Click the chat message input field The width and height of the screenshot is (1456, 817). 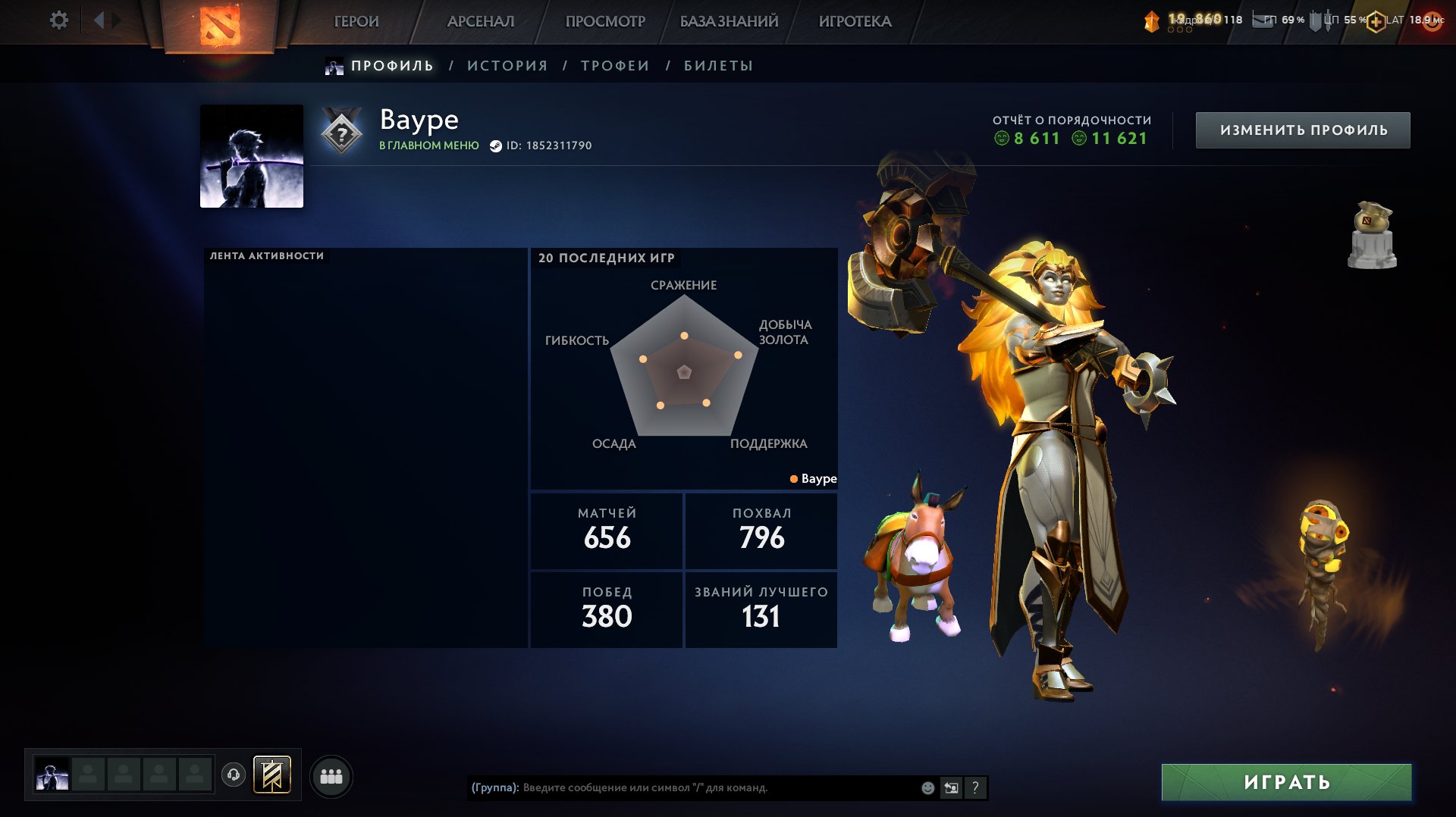(682, 787)
